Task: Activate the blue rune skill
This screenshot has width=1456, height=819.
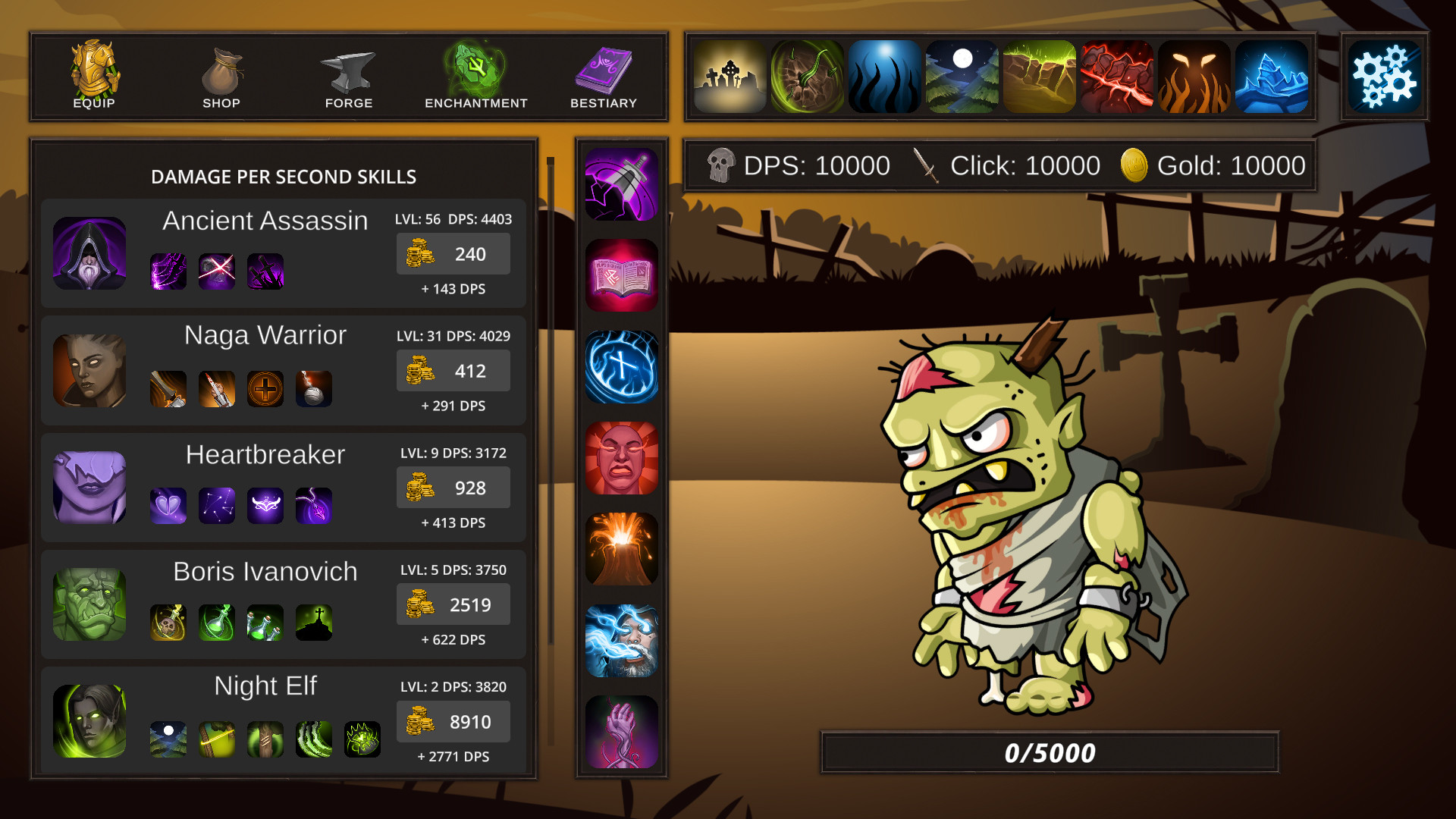Action: 621,368
